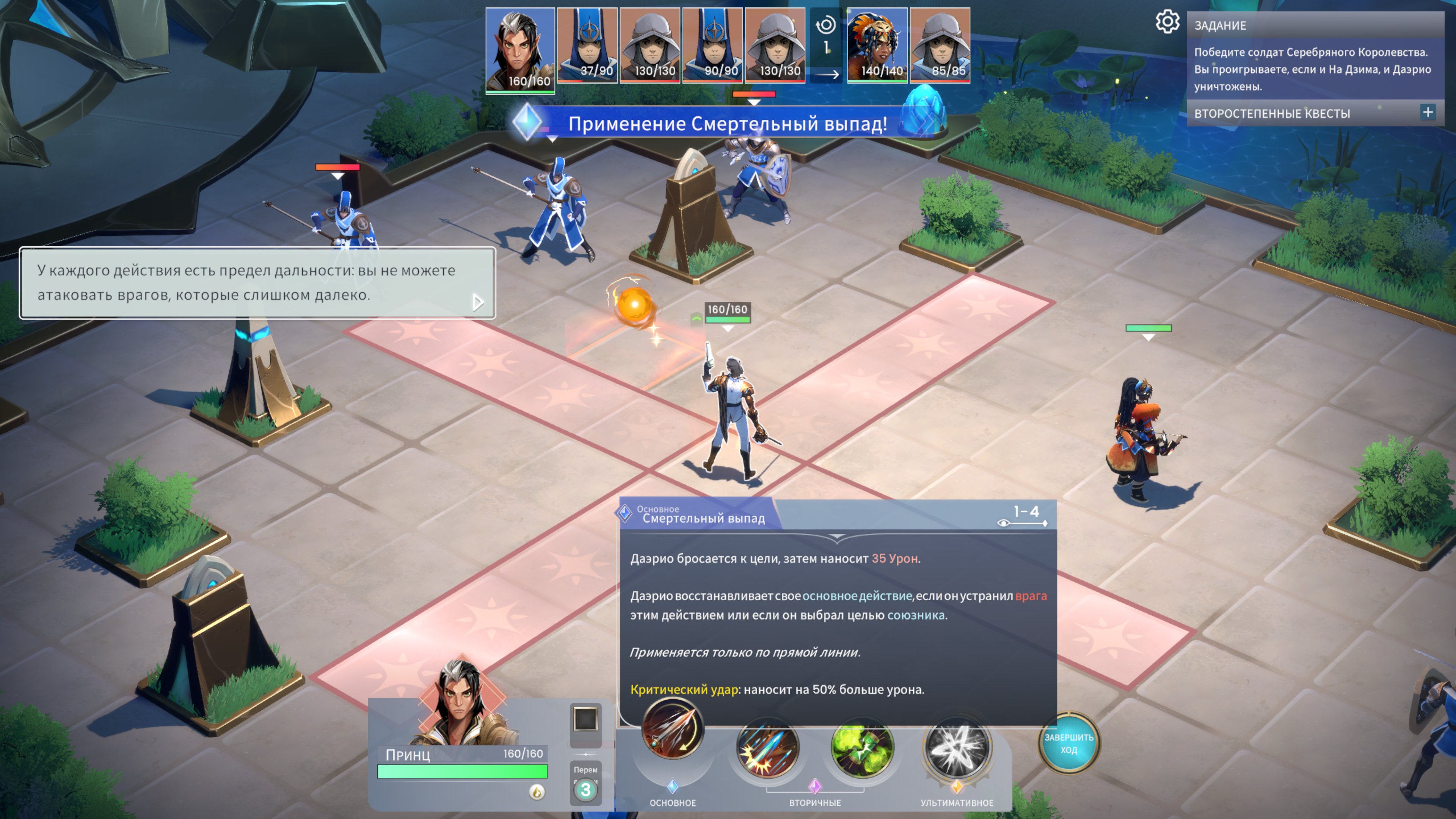Choose the 85/85 hooded soldier portrait

(x=940, y=45)
